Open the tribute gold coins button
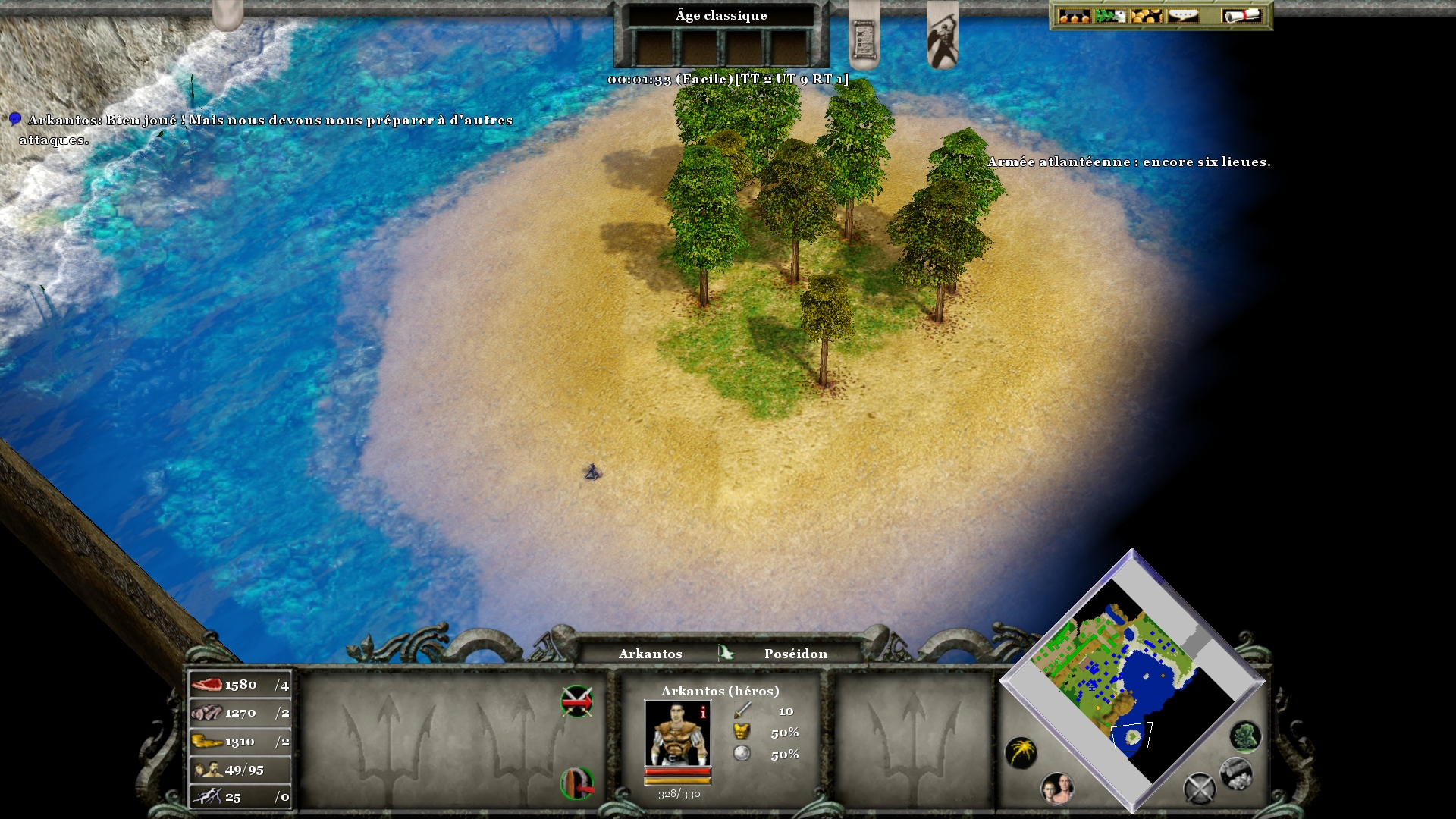Image resolution: width=1456 pixels, height=819 pixels. 1146,15
